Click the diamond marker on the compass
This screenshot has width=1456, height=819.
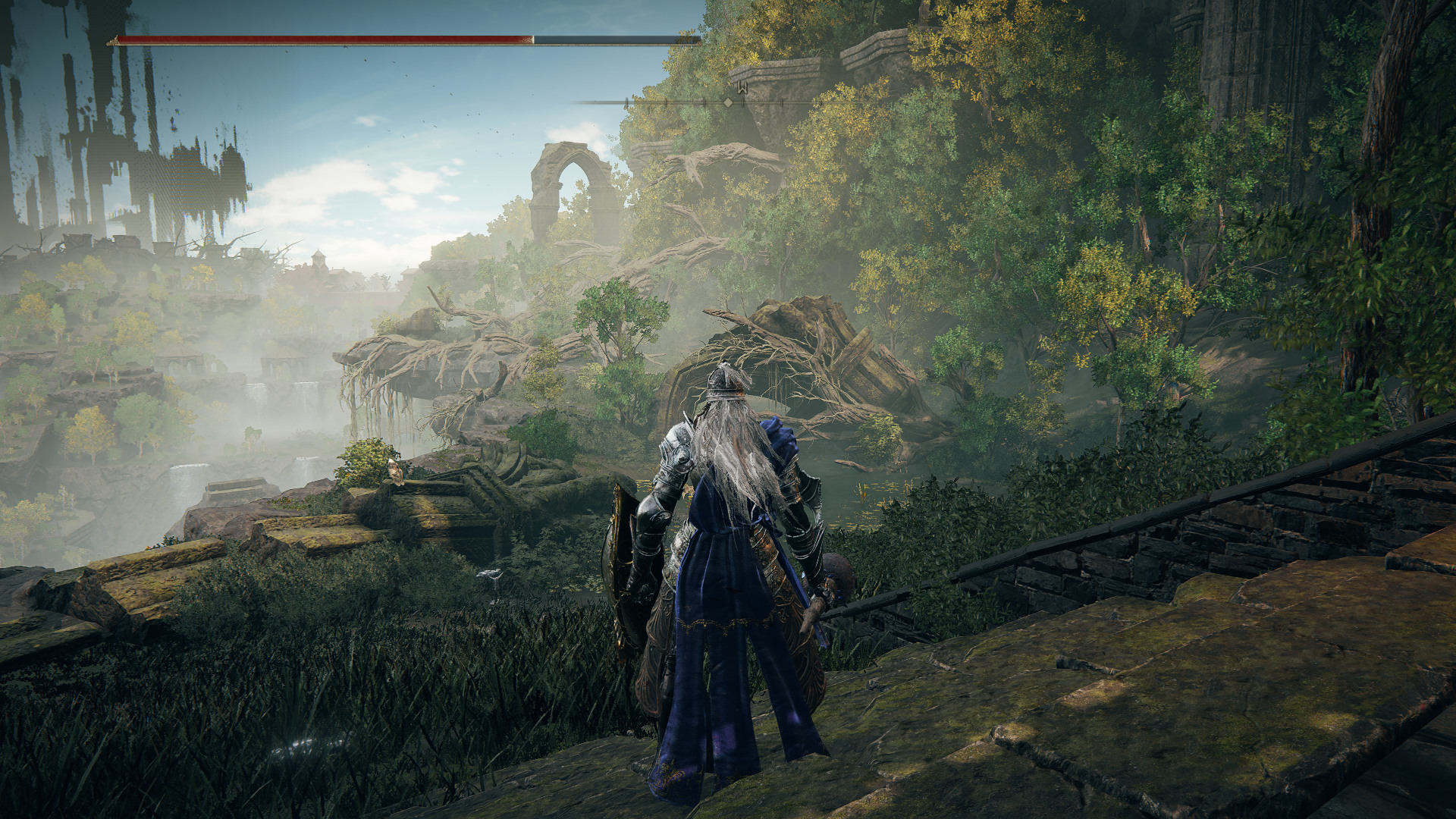pyautogui.click(x=728, y=102)
